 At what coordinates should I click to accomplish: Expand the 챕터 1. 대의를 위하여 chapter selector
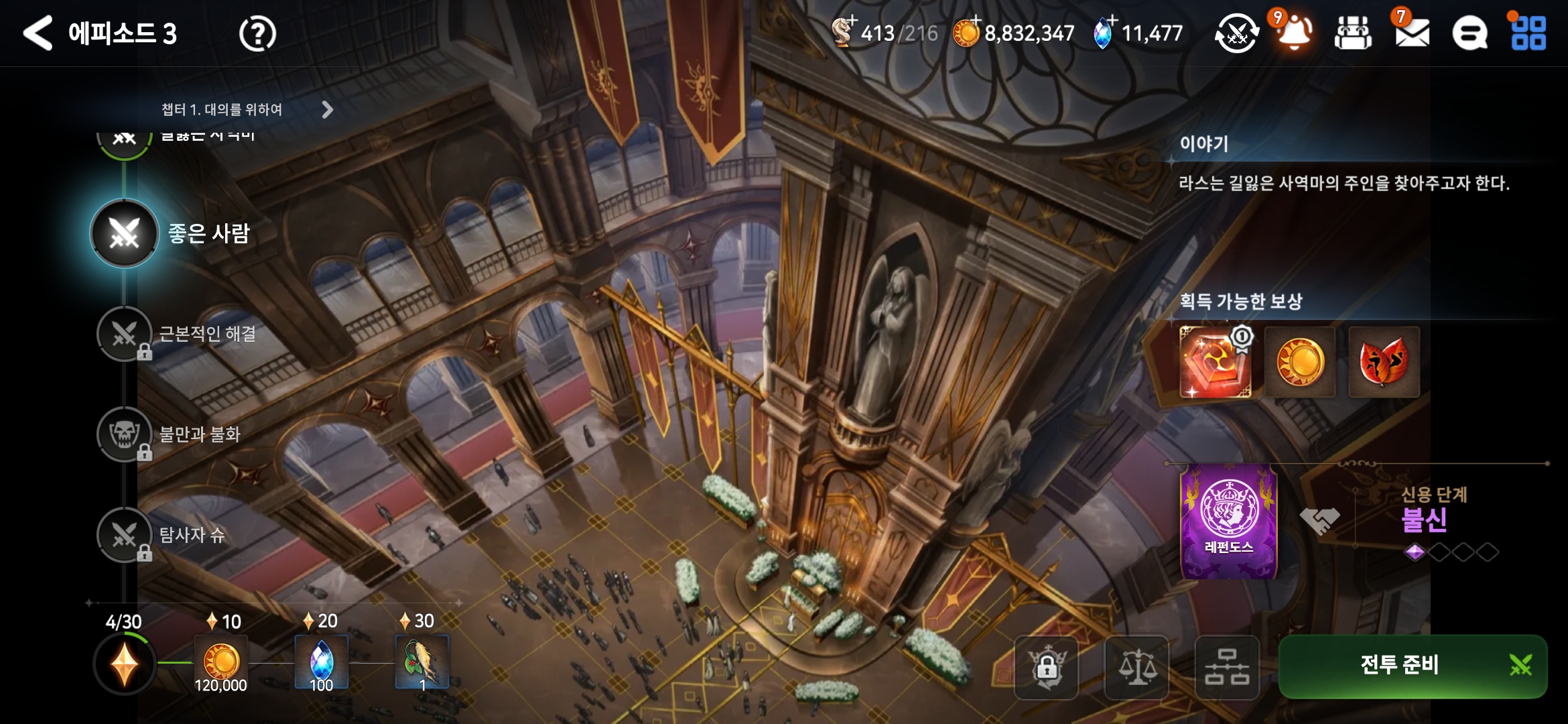point(327,110)
